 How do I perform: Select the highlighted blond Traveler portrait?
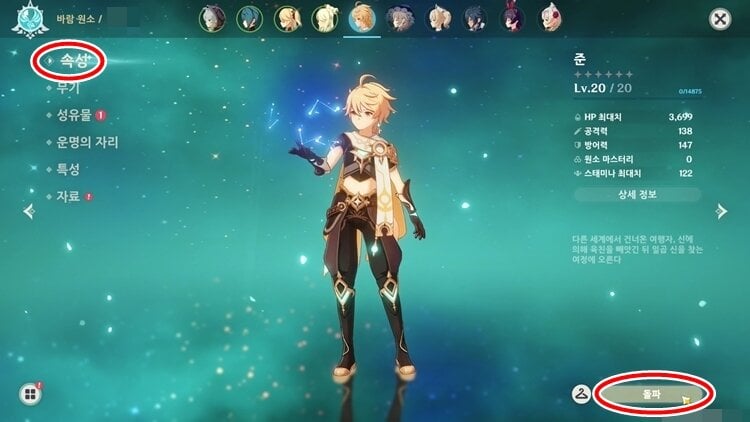(x=363, y=18)
